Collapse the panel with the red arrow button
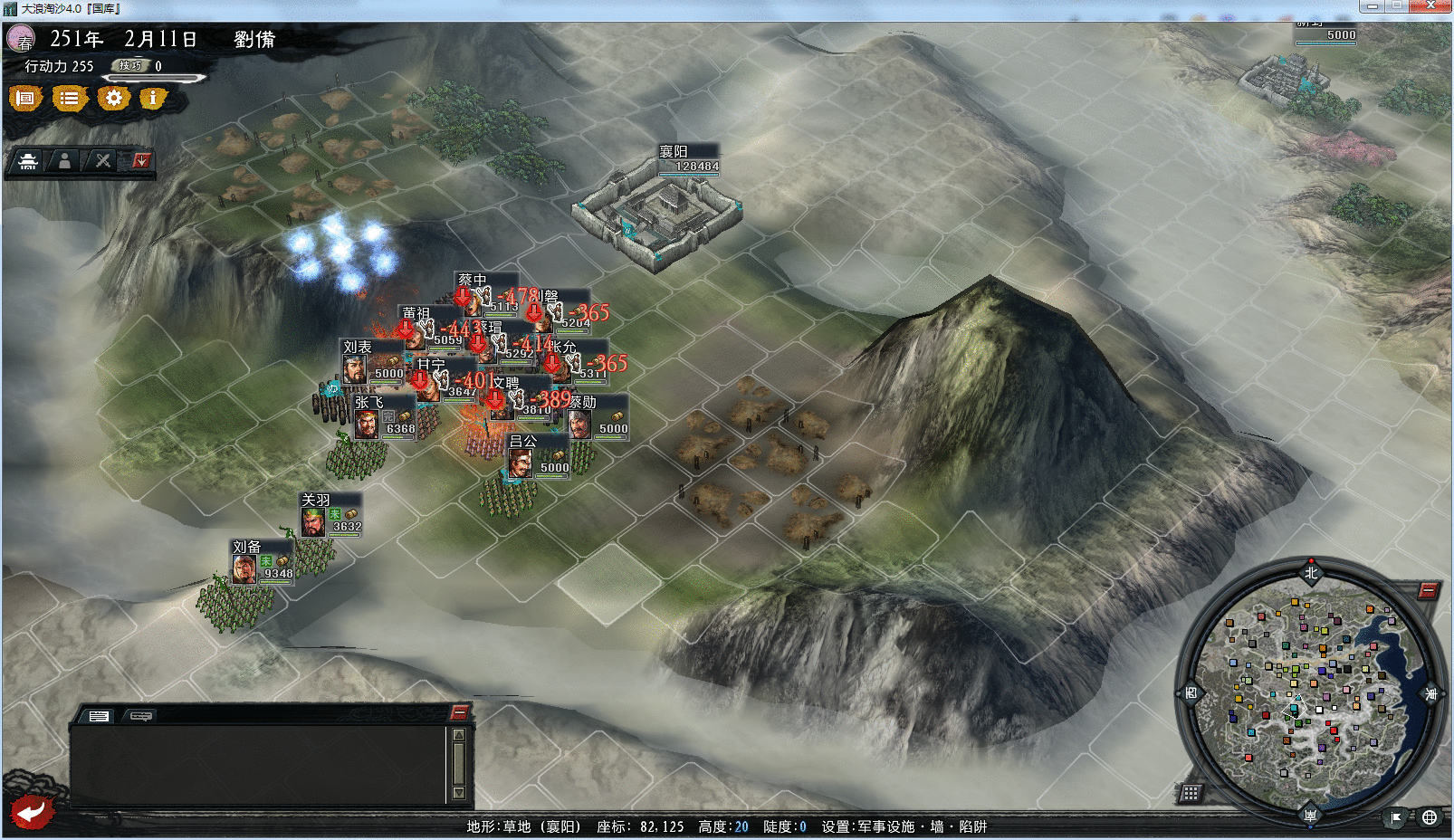This screenshot has width=1454, height=840. point(140,161)
